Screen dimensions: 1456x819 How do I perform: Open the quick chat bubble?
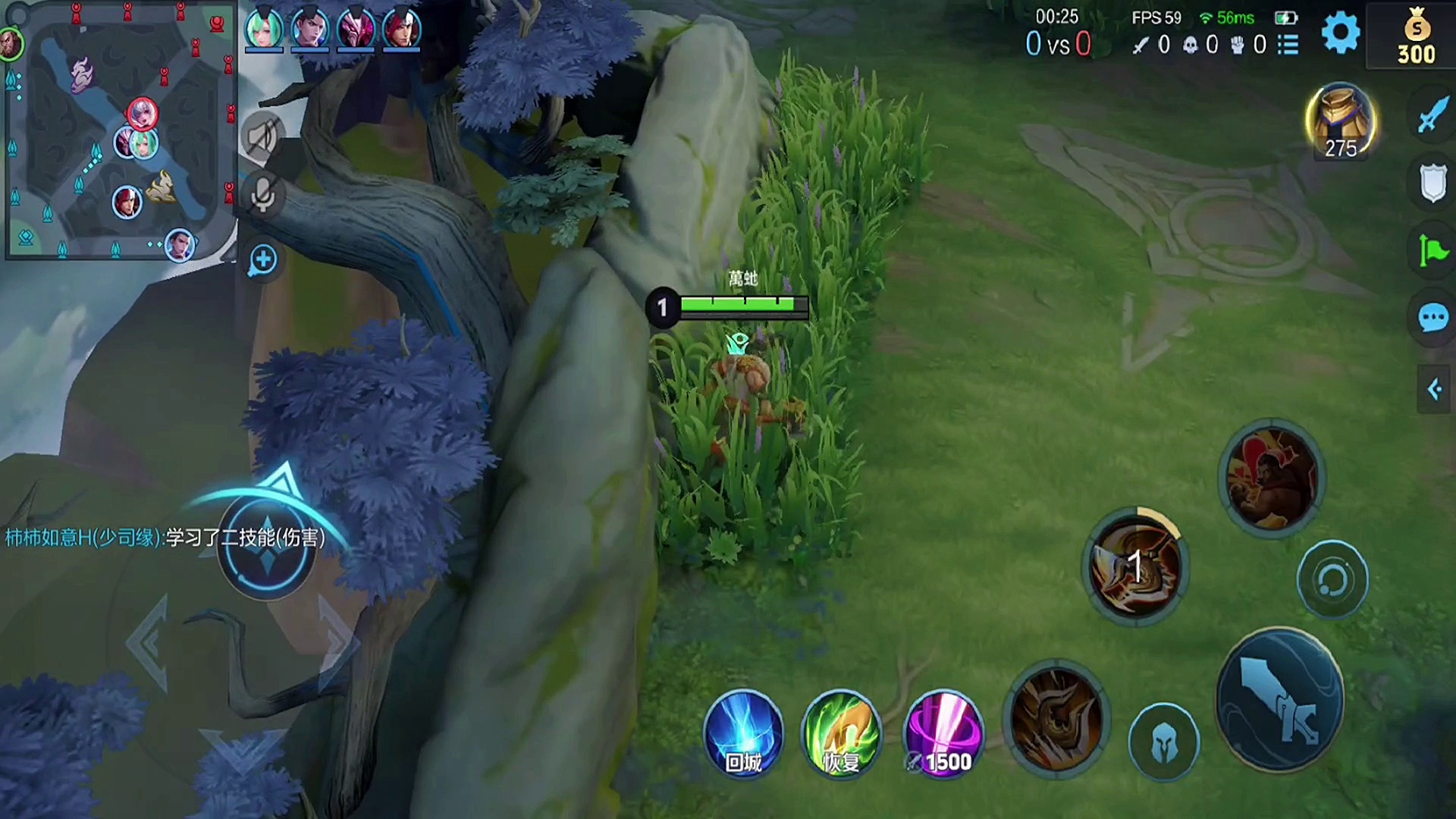[1432, 318]
